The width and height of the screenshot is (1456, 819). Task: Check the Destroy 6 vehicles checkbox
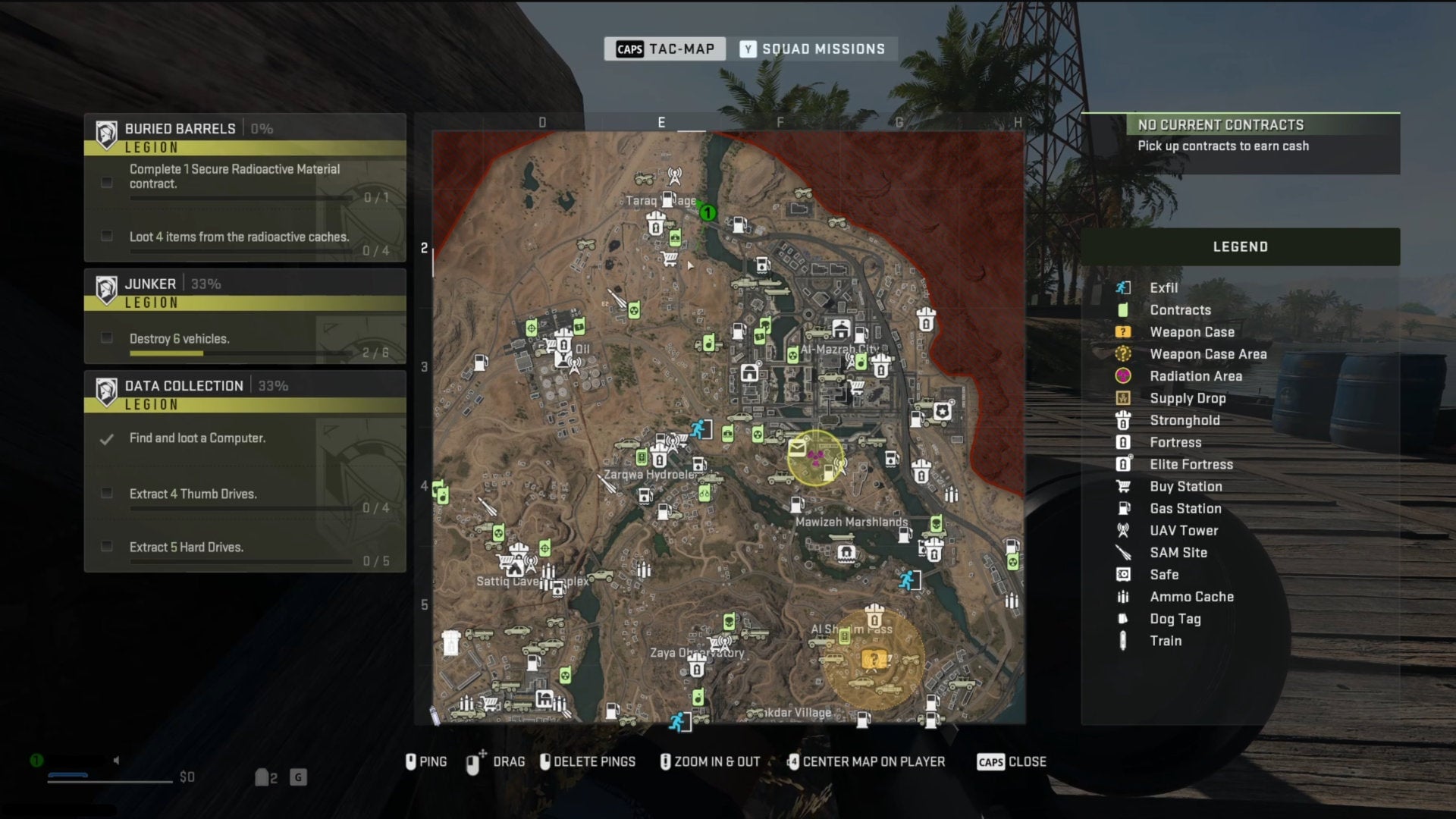tap(106, 339)
